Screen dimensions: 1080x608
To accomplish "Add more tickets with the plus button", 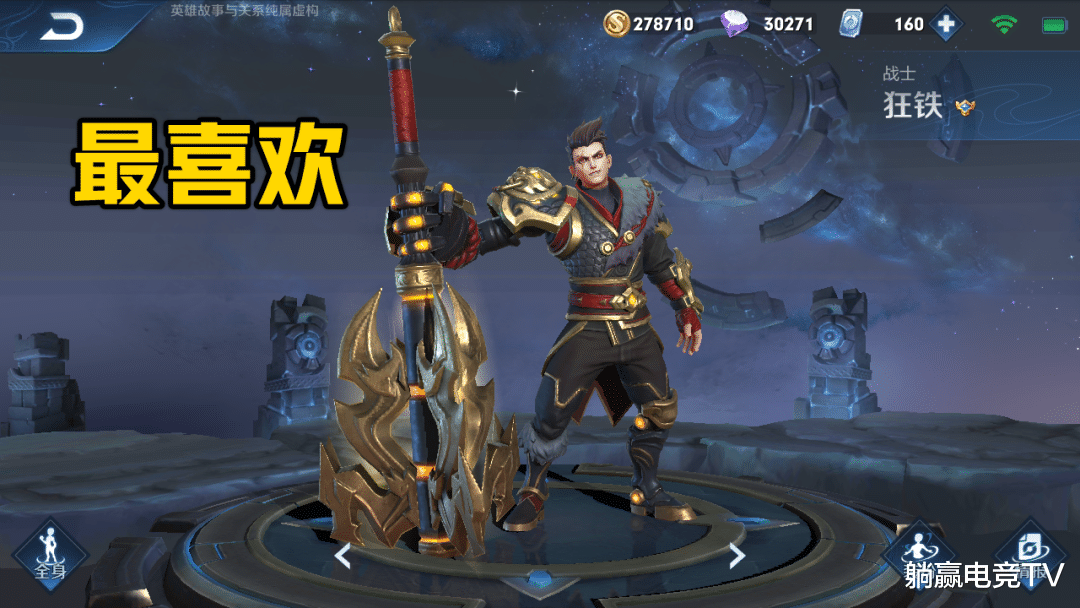I will (945, 24).
